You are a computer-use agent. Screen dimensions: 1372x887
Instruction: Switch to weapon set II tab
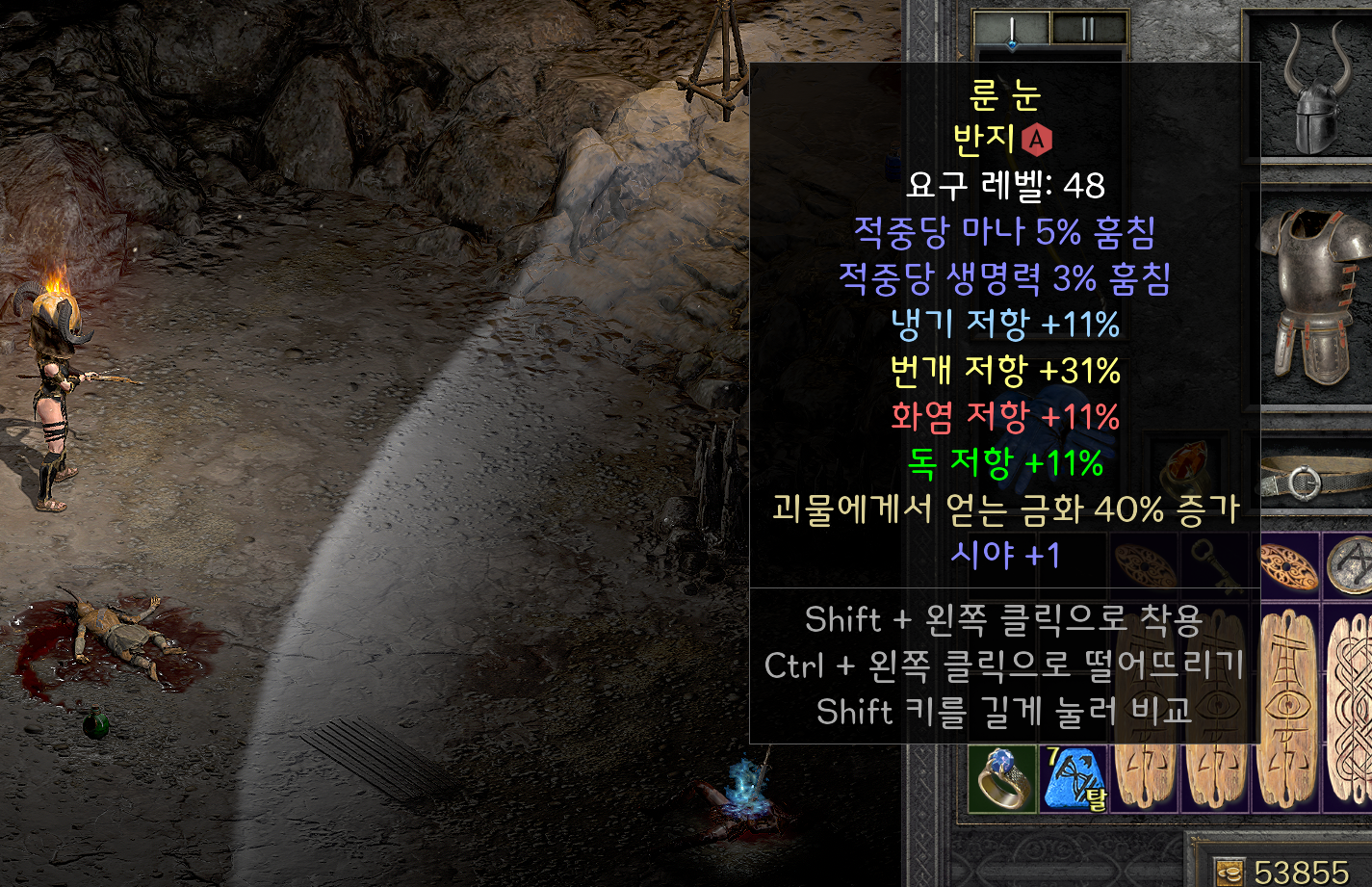1089,28
